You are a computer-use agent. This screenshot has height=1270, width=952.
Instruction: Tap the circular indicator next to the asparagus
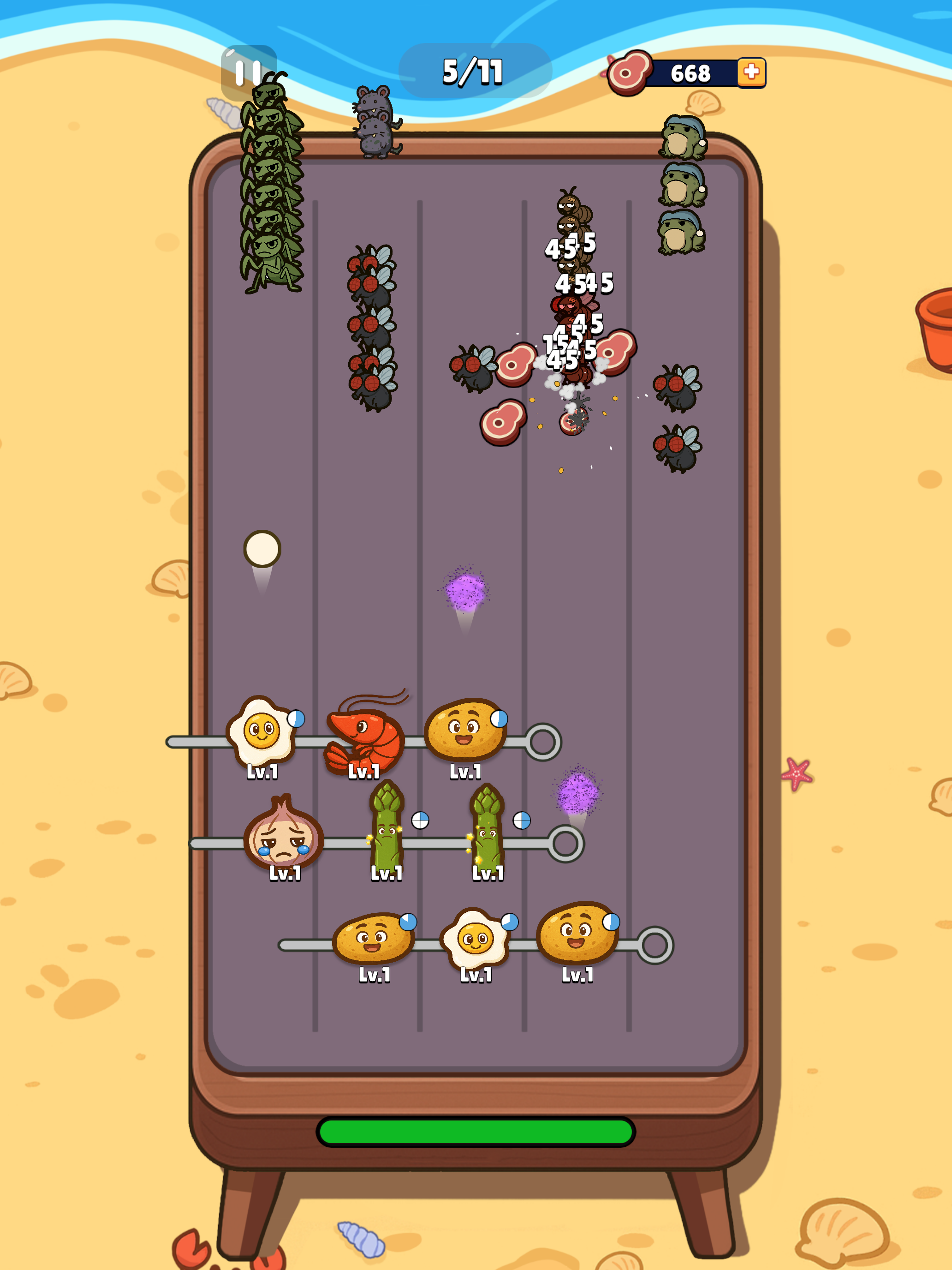pyautogui.click(x=419, y=821)
